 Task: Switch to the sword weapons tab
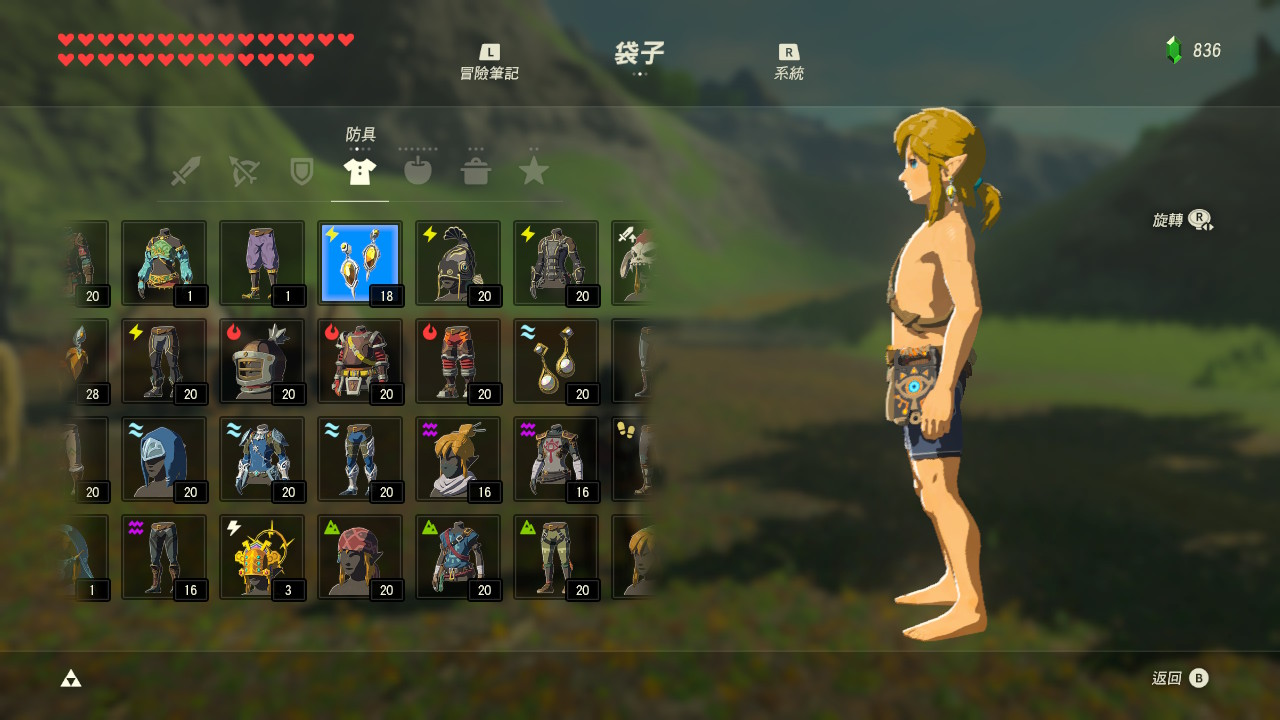[185, 171]
